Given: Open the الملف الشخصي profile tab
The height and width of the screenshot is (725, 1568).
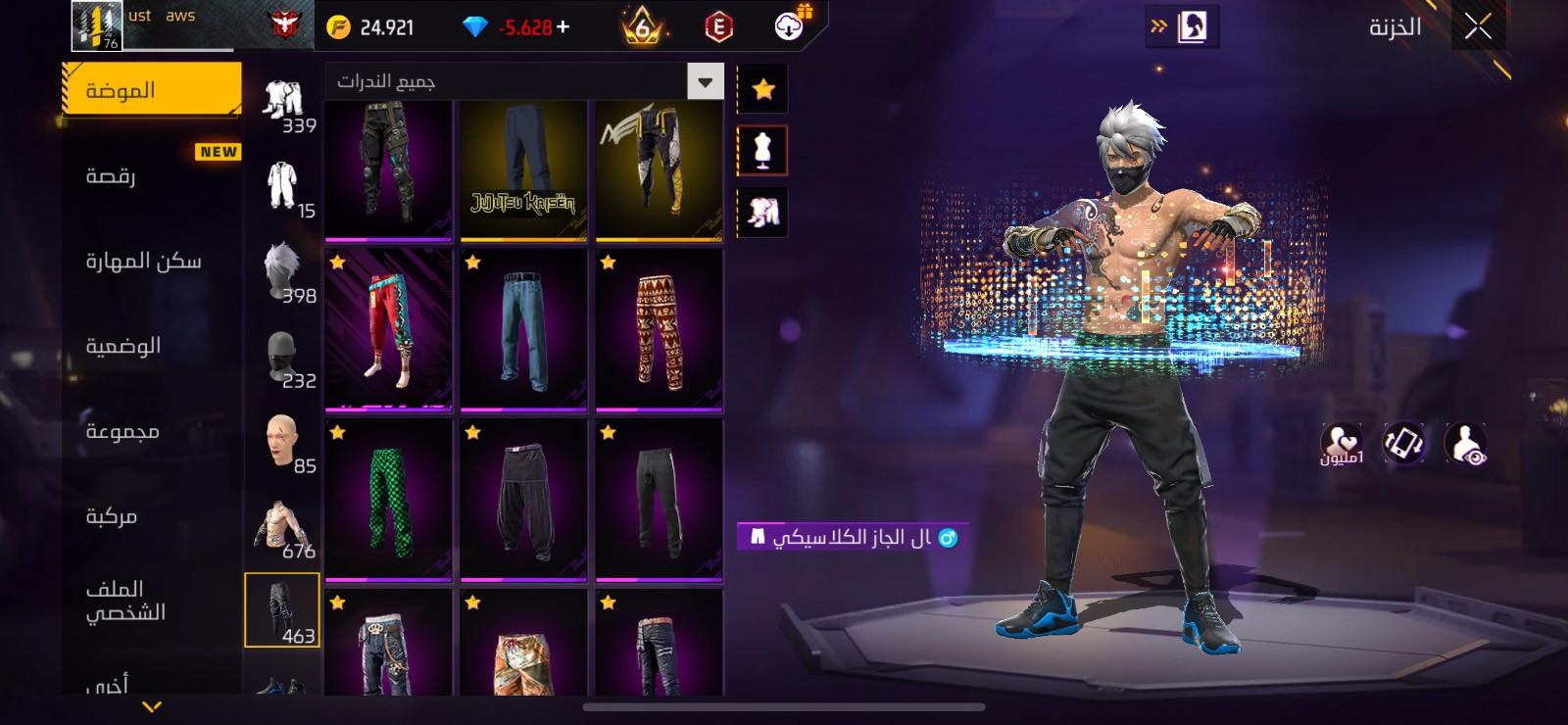Looking at the screenshot, I should tap(152, 601).
